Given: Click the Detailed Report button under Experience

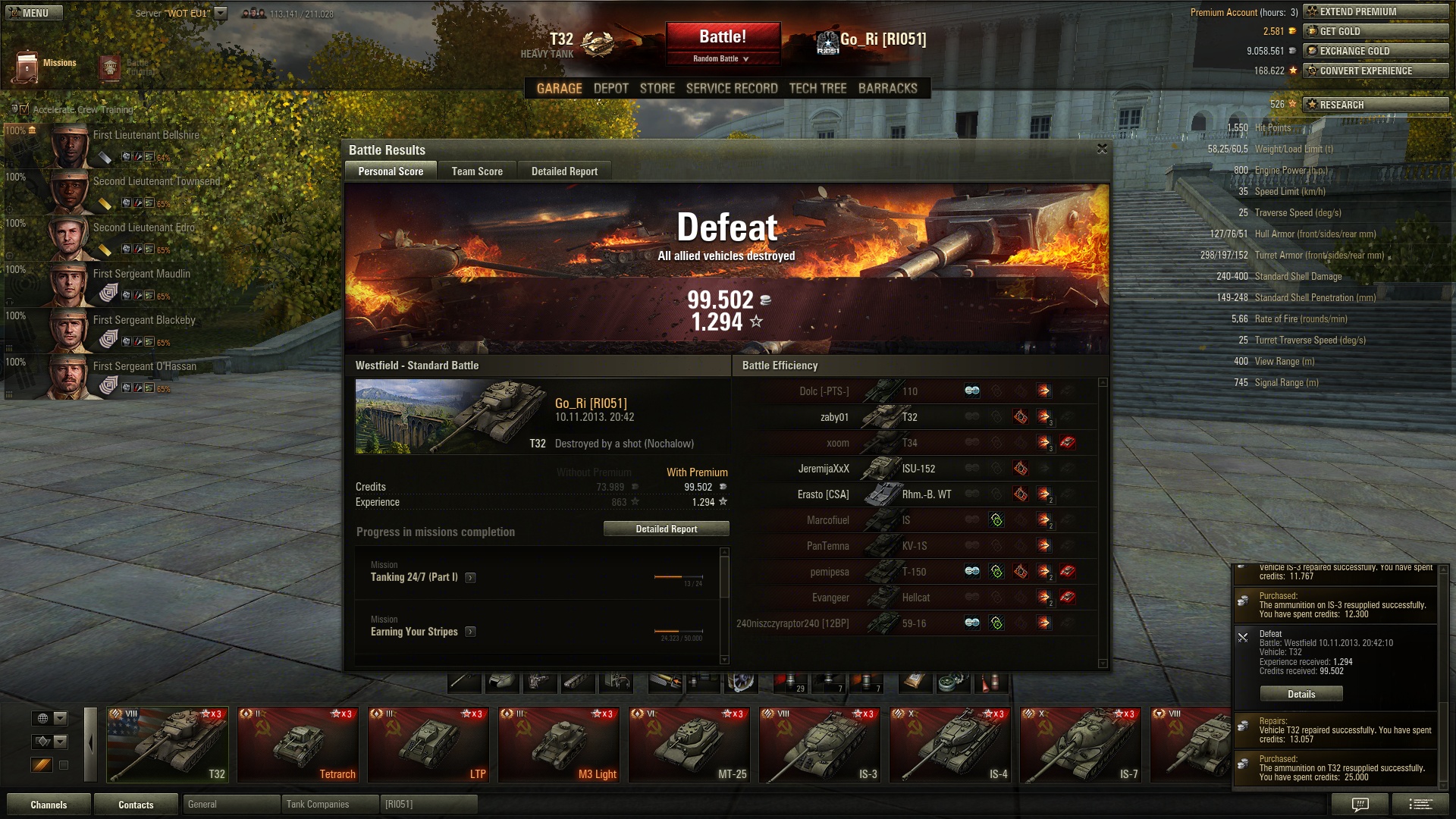Looking at the screenshot, I should [x=666, y=529].
